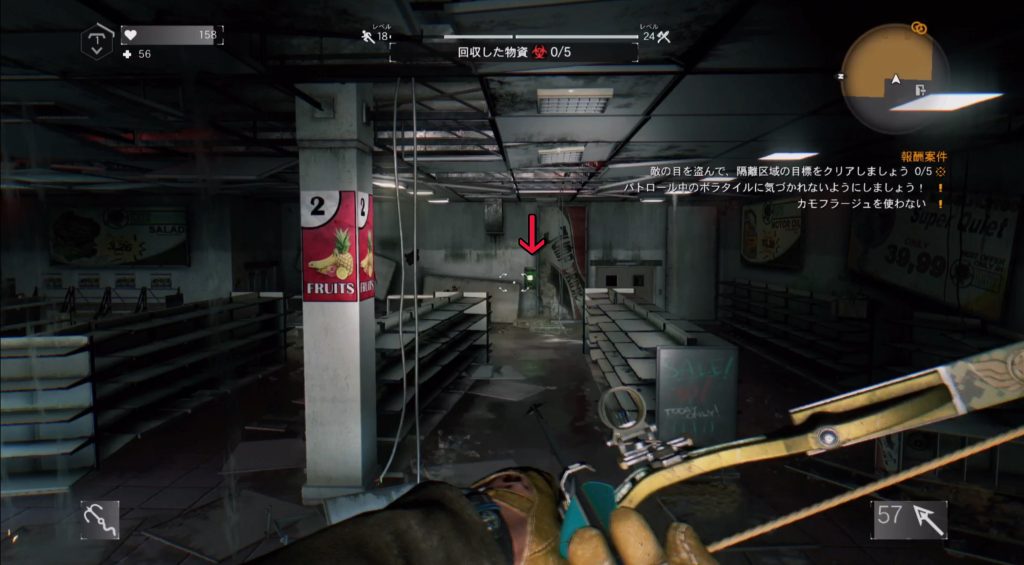Select the arrow ammo slot icon

908,519
